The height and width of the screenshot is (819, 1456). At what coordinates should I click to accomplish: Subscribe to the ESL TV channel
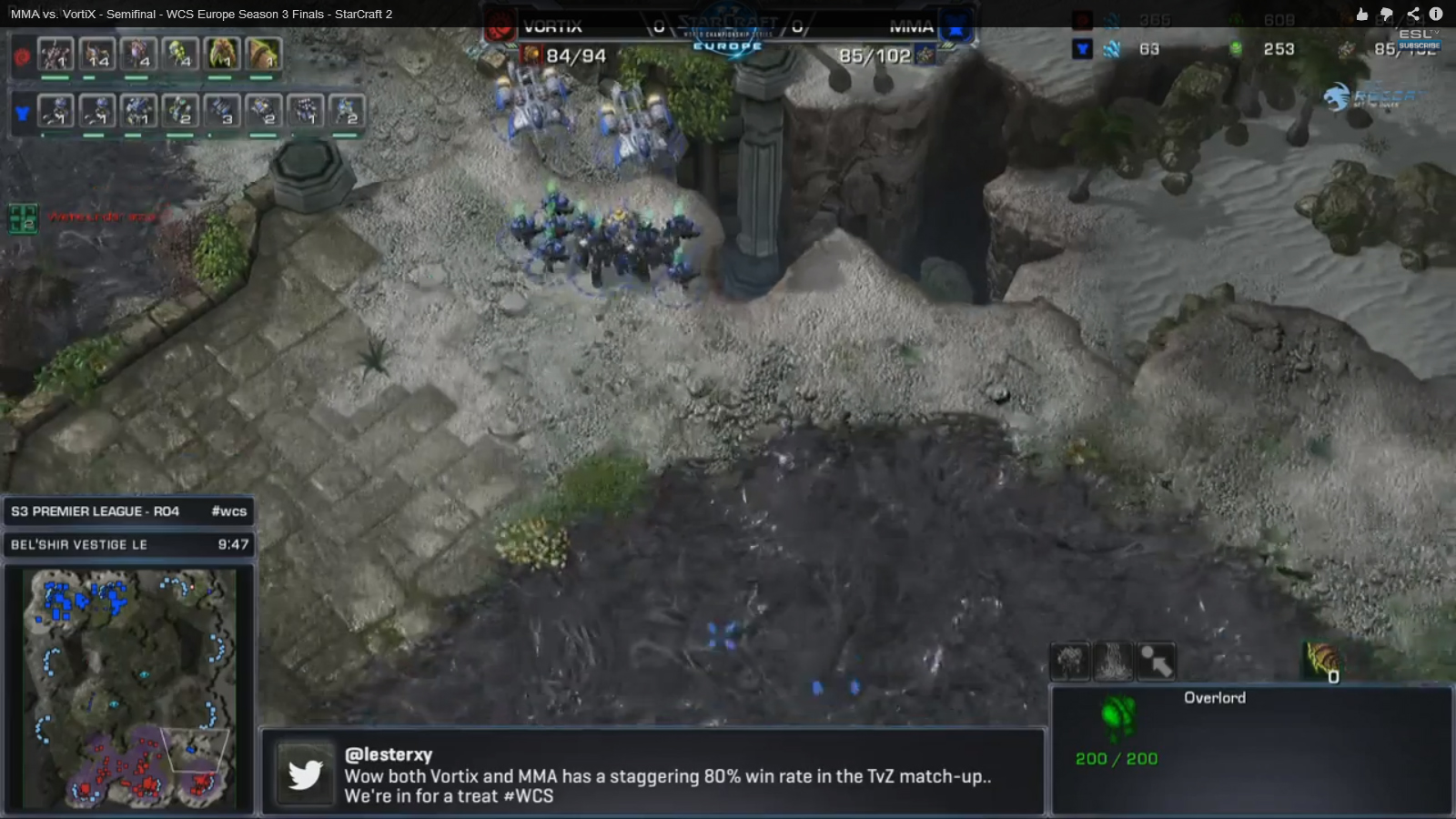pyautogui.click(x=1419, y=45)
